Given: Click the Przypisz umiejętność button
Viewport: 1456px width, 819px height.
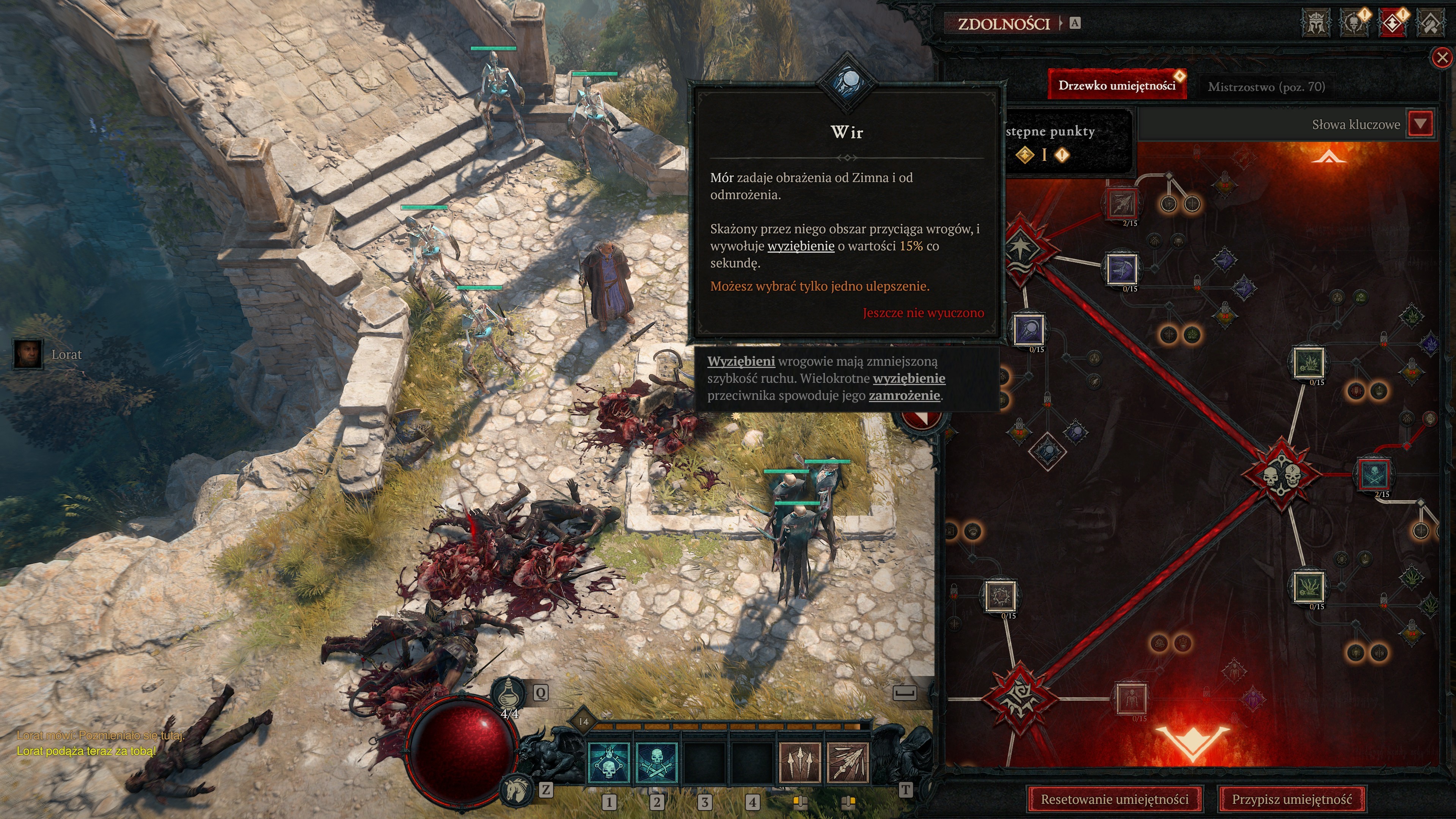Looking at the screenshot, I should pyautogui.click(x=1291, y=799).
